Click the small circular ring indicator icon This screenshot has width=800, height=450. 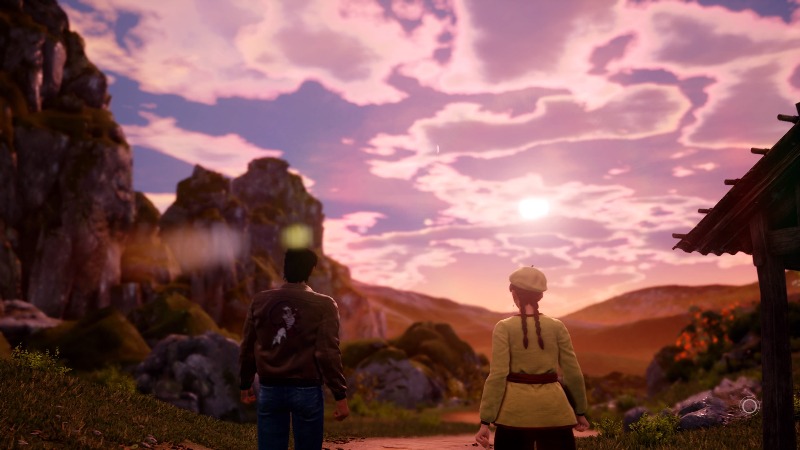(x=747, y=405)
